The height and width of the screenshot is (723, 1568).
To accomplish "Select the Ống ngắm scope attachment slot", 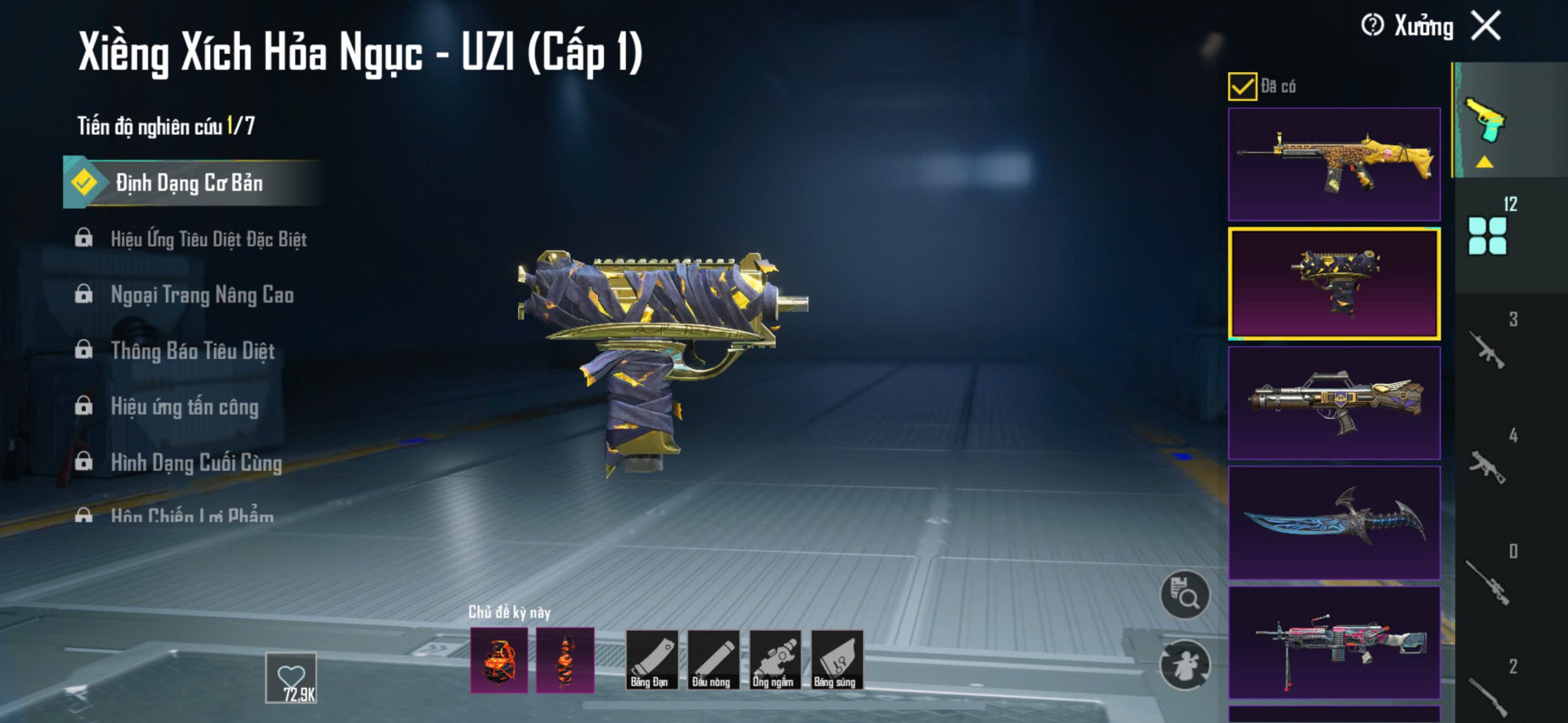I will [x=775, y=660].
